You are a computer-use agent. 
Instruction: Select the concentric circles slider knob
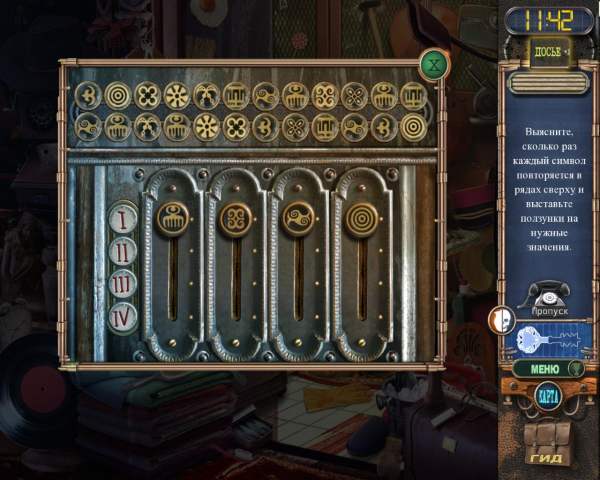[362, 218]
